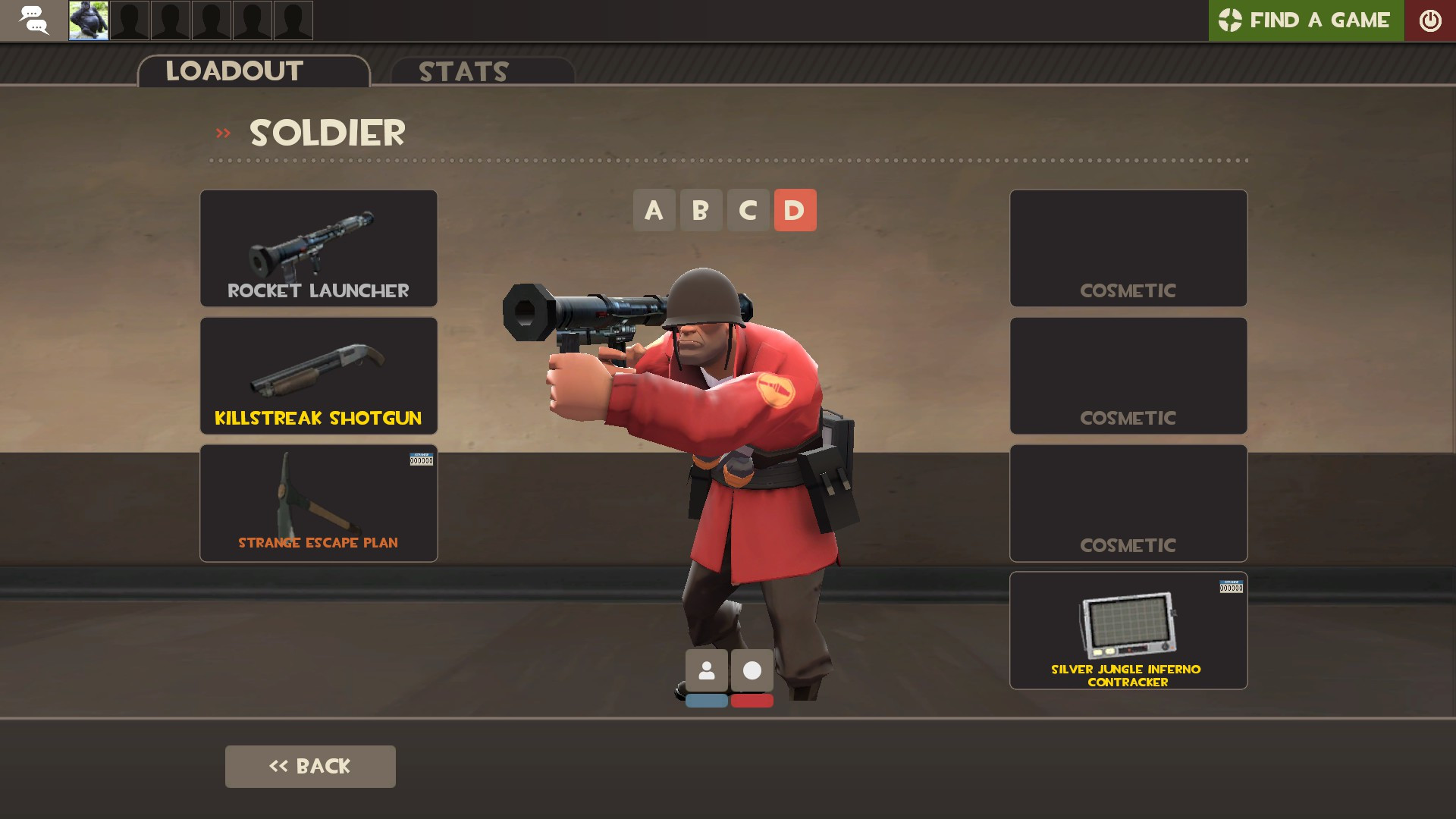Select the Strange Escape Plan melee slot
Image resolution: width=1456 pixels, height=819 pixels.
coord(318,503)
